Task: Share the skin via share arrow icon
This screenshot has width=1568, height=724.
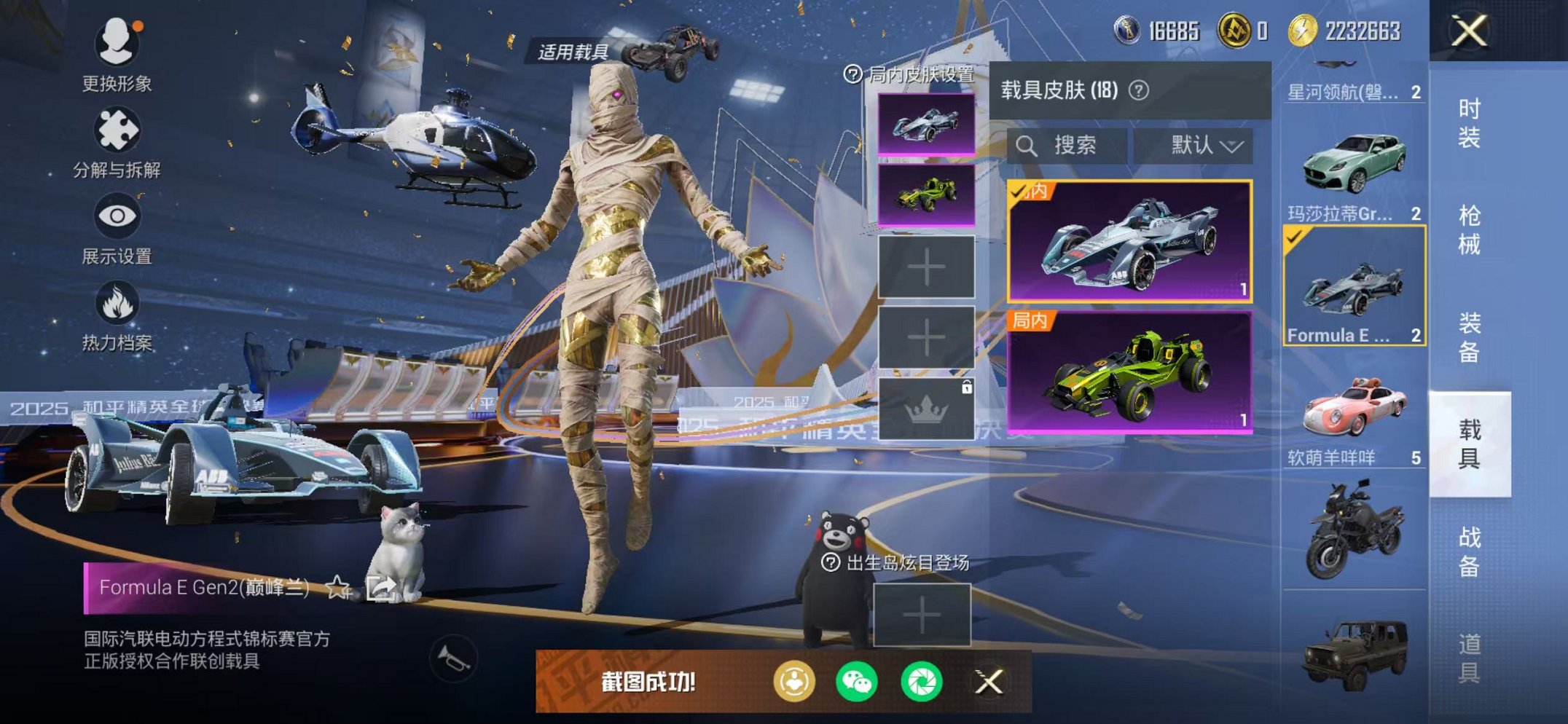Action: pyautogui.click(x=380, y=587)
